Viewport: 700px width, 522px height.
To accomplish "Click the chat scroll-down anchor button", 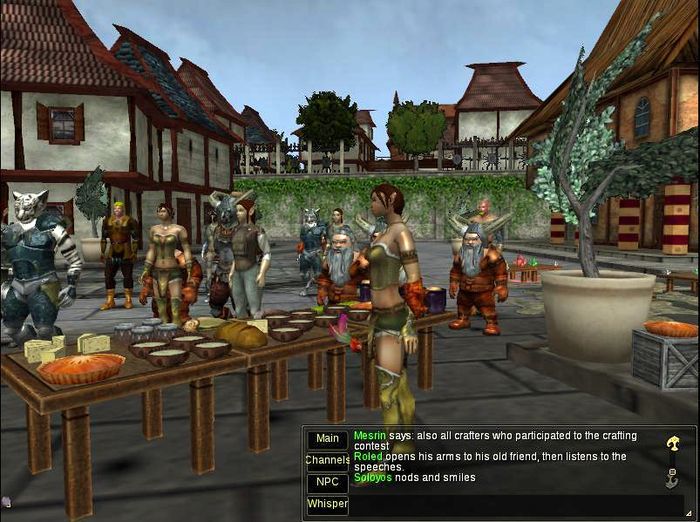I will coord(672,478).
